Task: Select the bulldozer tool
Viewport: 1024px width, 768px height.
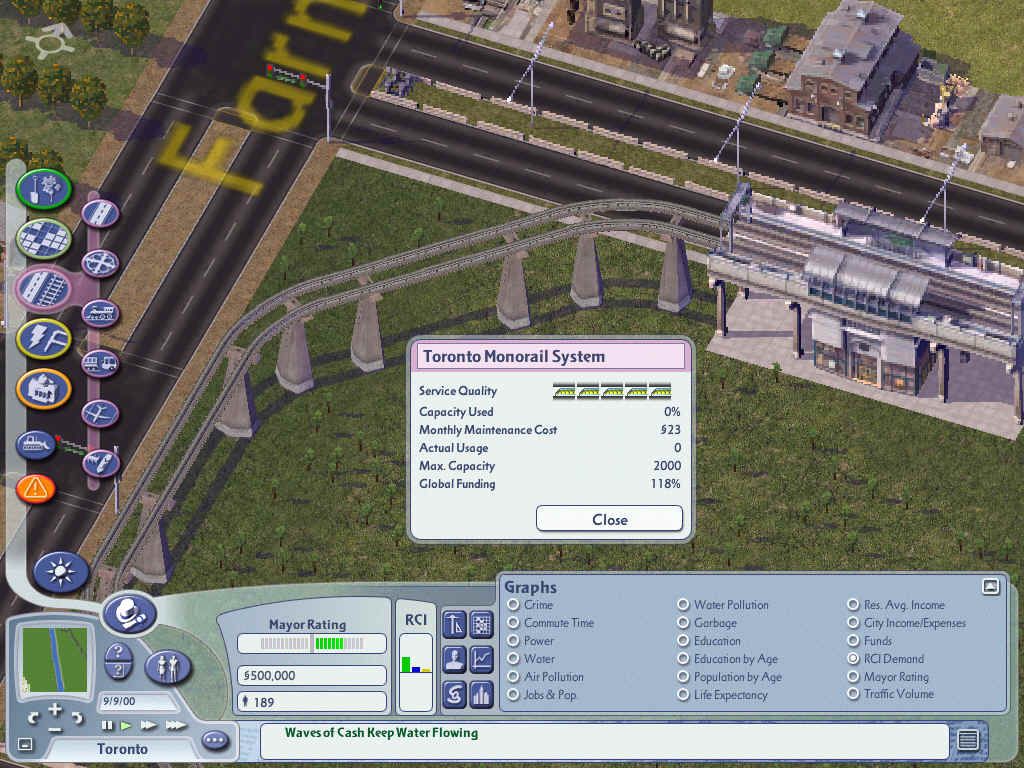Action: (35, 445)
